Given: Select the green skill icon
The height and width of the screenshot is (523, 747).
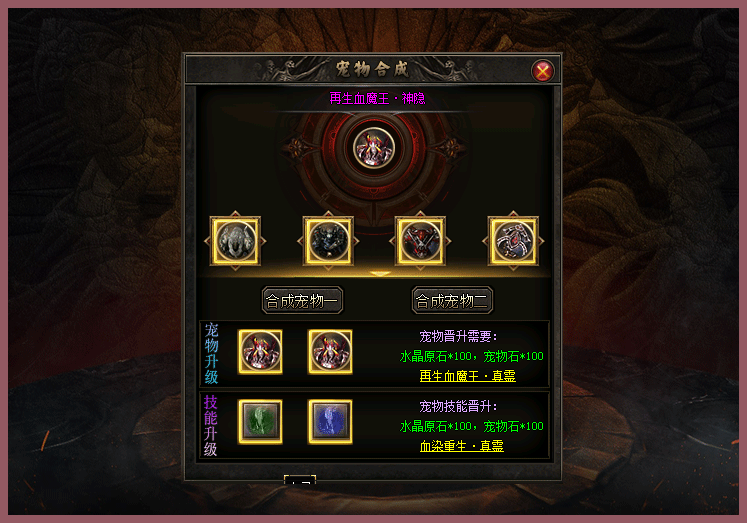Looking at the screenshot, I should click(x=260, y=421).
